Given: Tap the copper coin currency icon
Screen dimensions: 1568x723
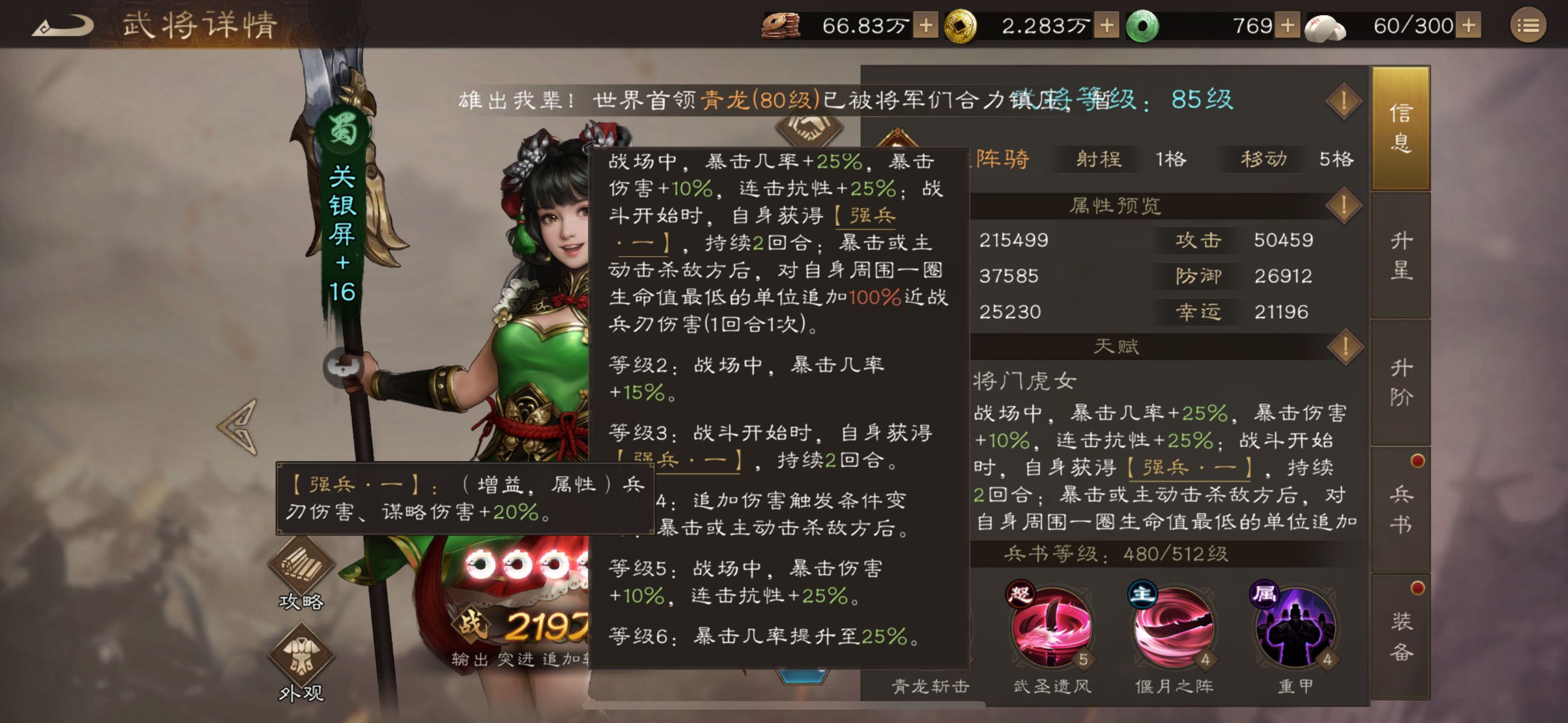Looking at the screenshot, I should pos(782,26).
